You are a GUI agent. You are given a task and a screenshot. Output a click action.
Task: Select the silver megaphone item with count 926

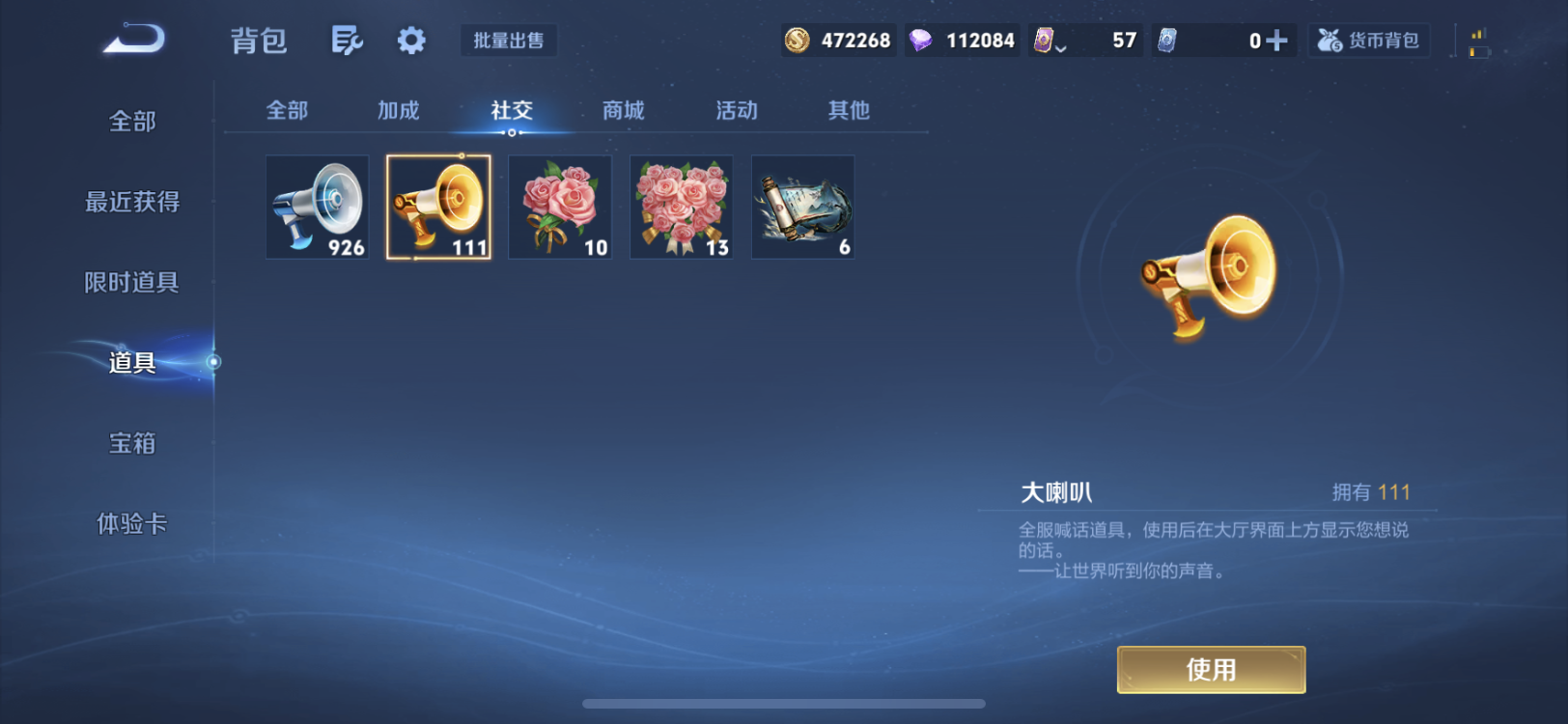pyautogui.click(x=317, y=207)
